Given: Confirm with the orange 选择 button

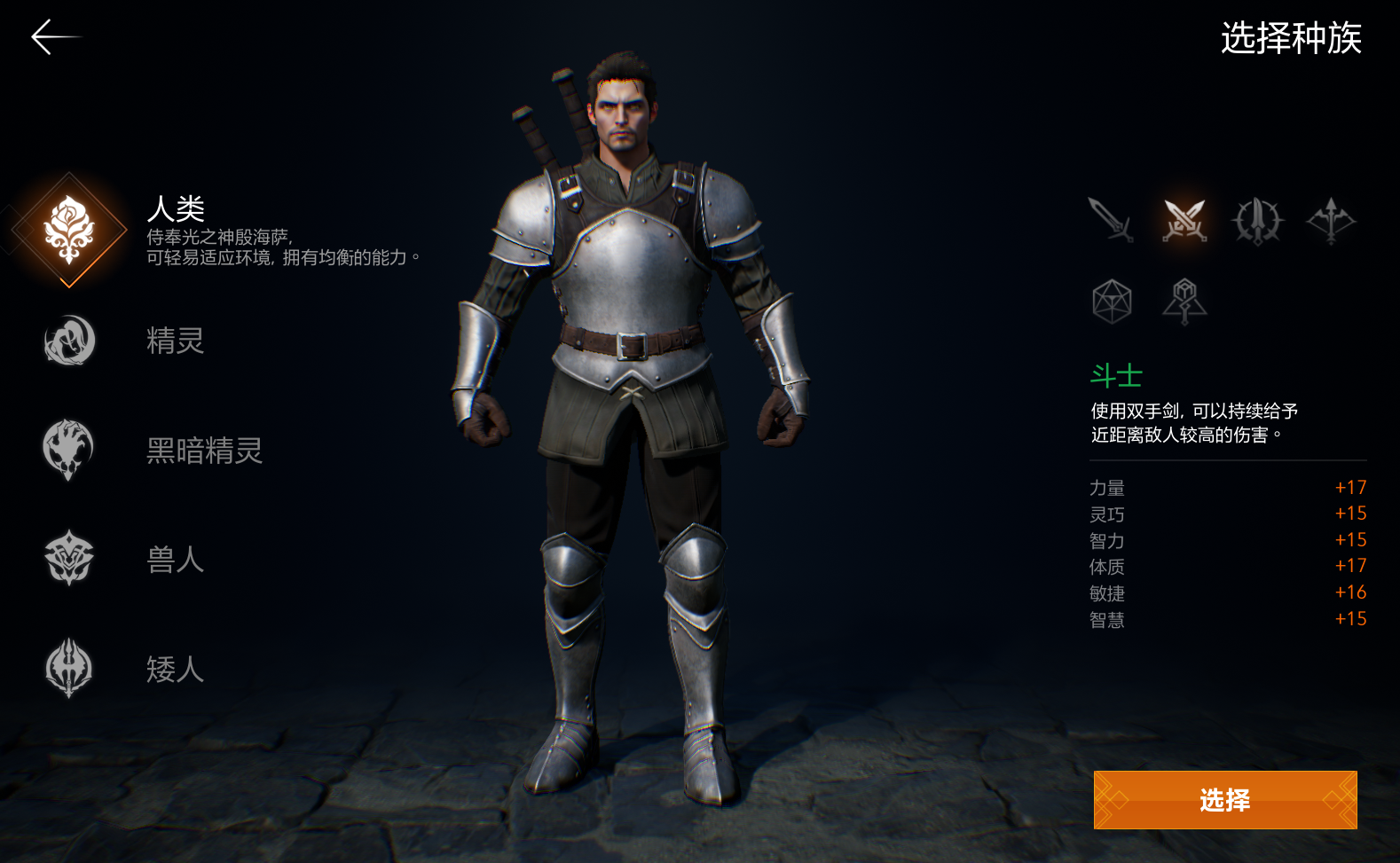Looking at the screenshot, I should point(1224,800).
